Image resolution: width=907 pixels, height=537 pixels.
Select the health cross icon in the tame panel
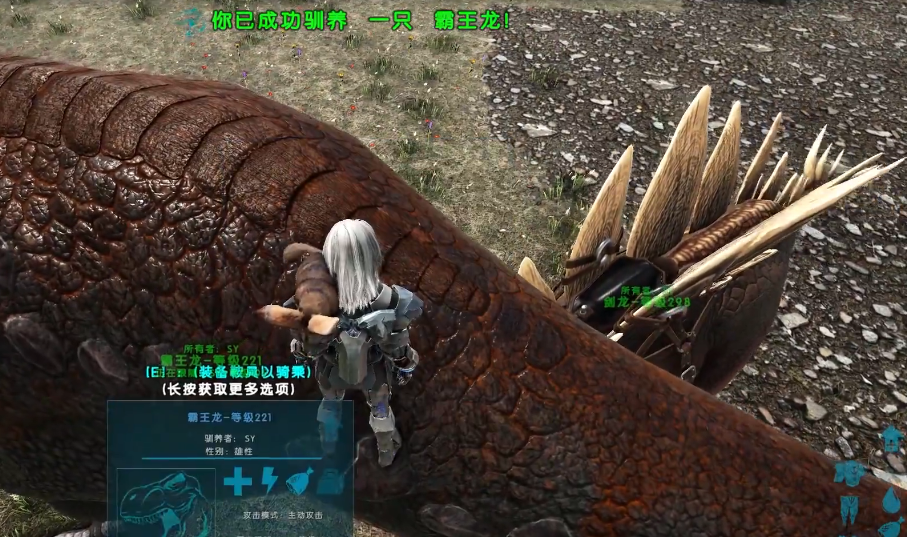point(237,482)
